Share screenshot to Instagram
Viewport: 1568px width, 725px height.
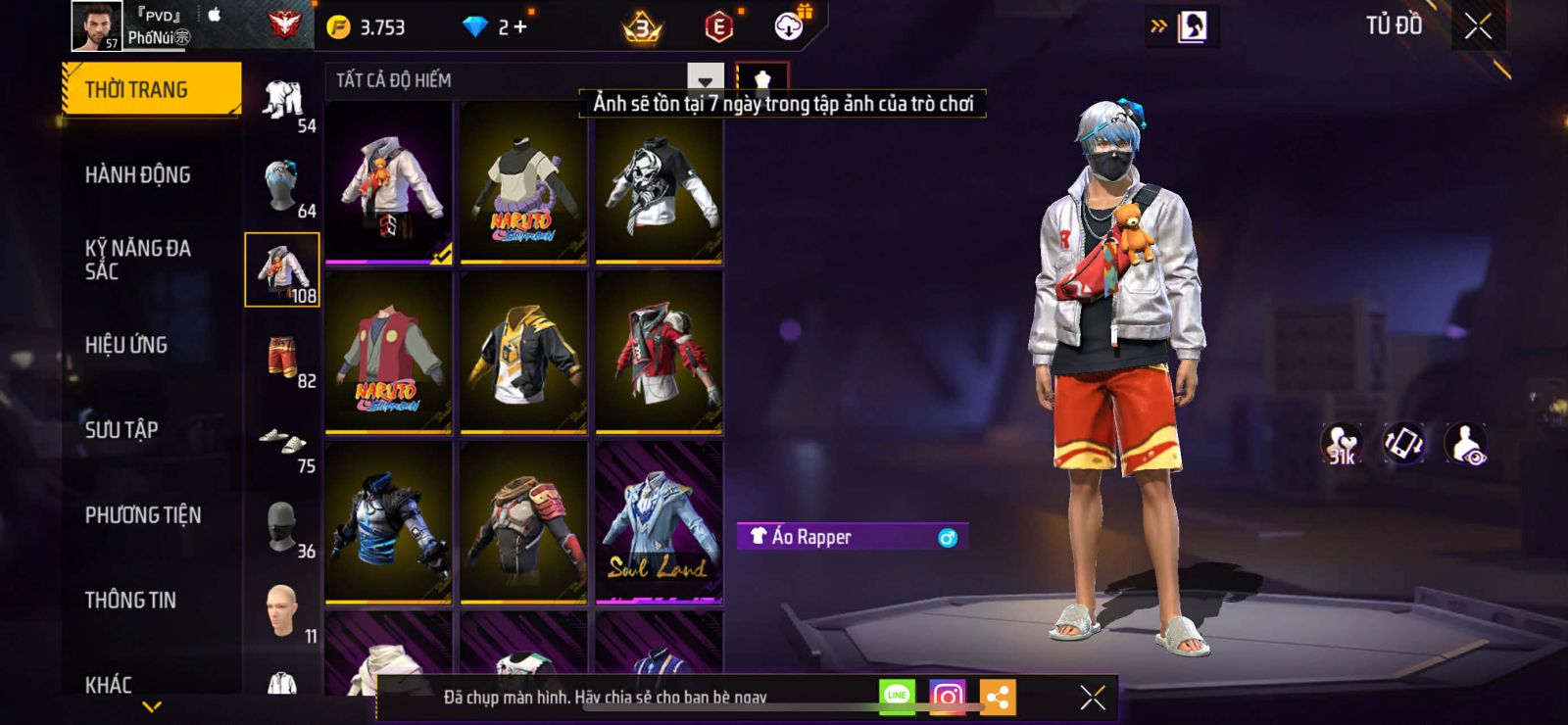point(947,697)
